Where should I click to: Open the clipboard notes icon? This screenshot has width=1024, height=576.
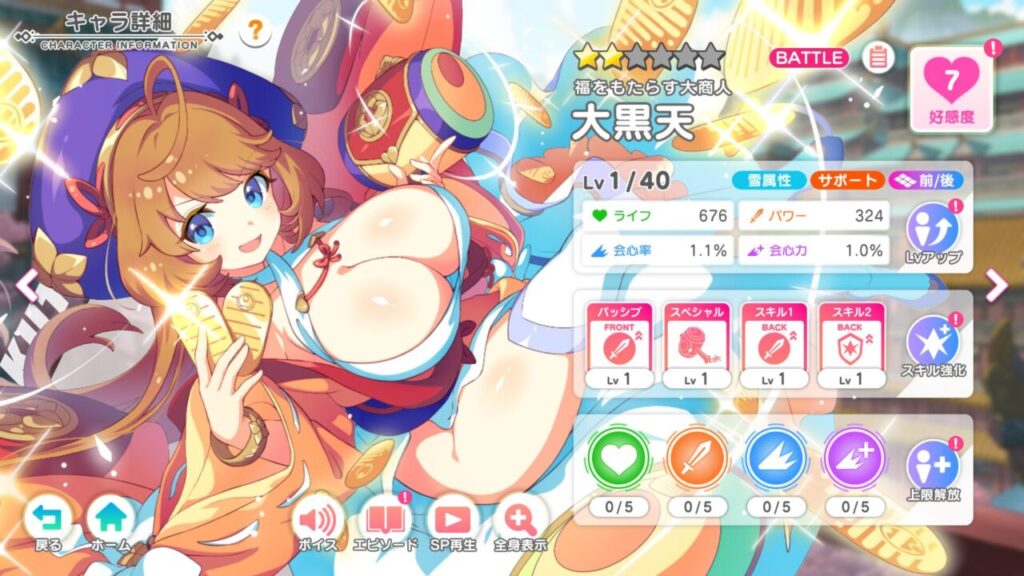[x=878, y=58]
